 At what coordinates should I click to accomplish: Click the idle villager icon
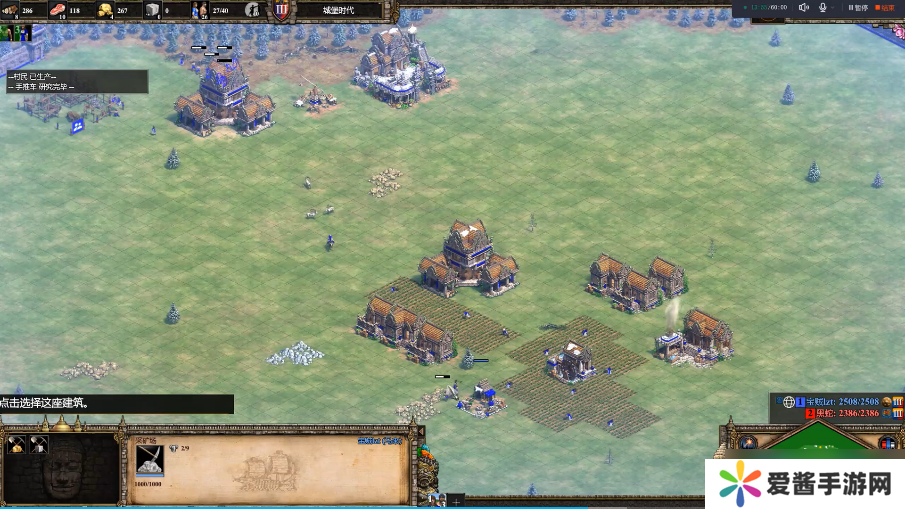(x=252, y=10)
